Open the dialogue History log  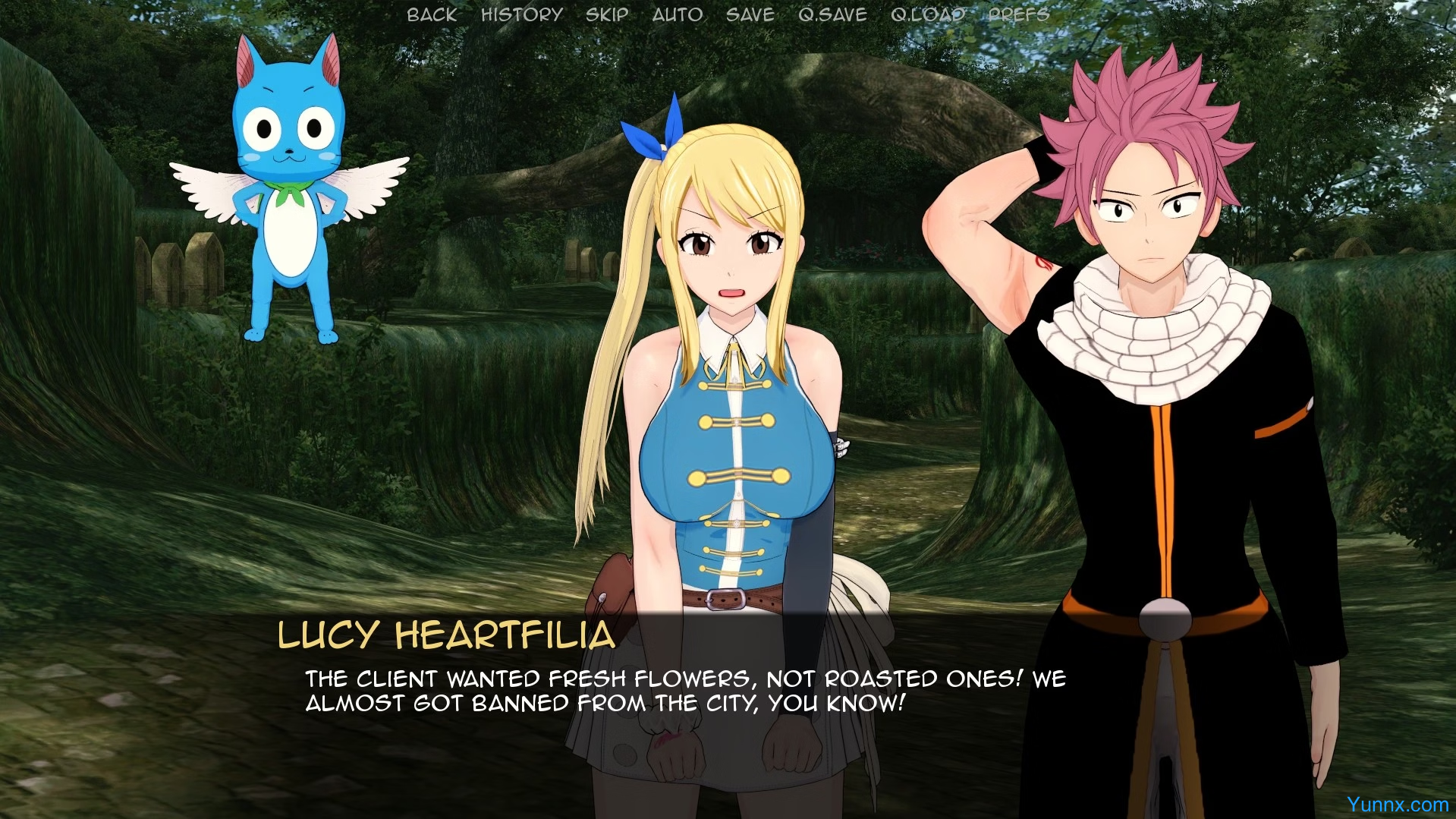coord(522,14)
